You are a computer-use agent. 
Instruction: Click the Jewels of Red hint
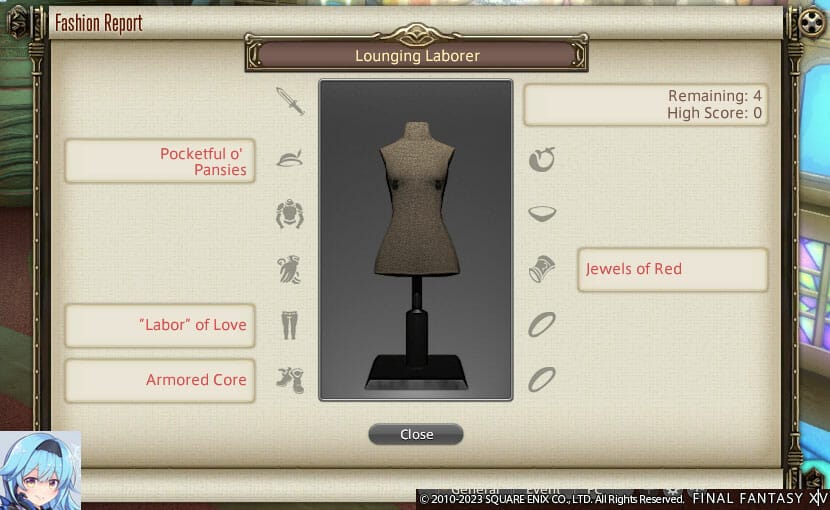[x=672, y=269]
